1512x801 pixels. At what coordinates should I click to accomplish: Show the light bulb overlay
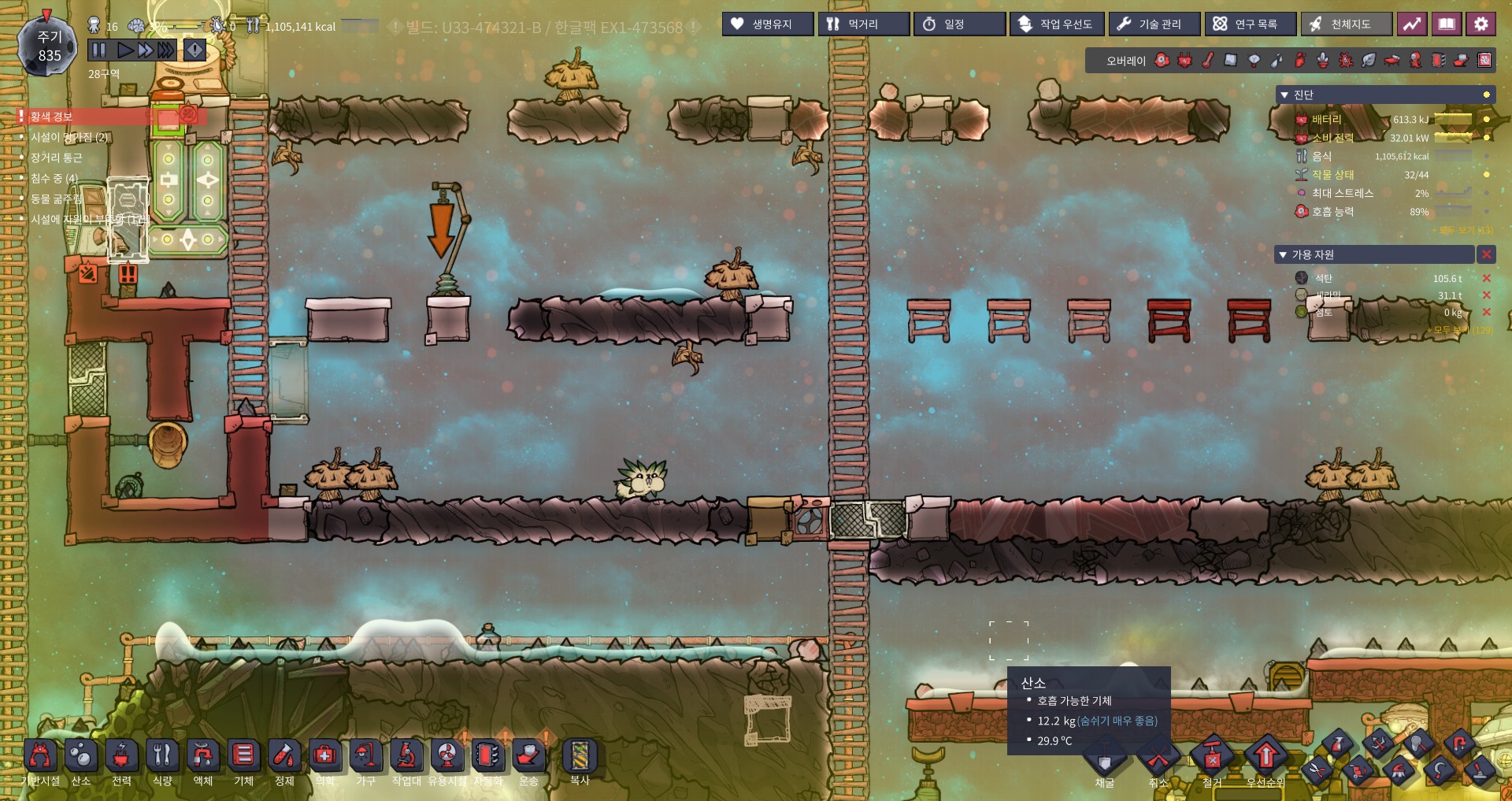[x=1254, y=60]
